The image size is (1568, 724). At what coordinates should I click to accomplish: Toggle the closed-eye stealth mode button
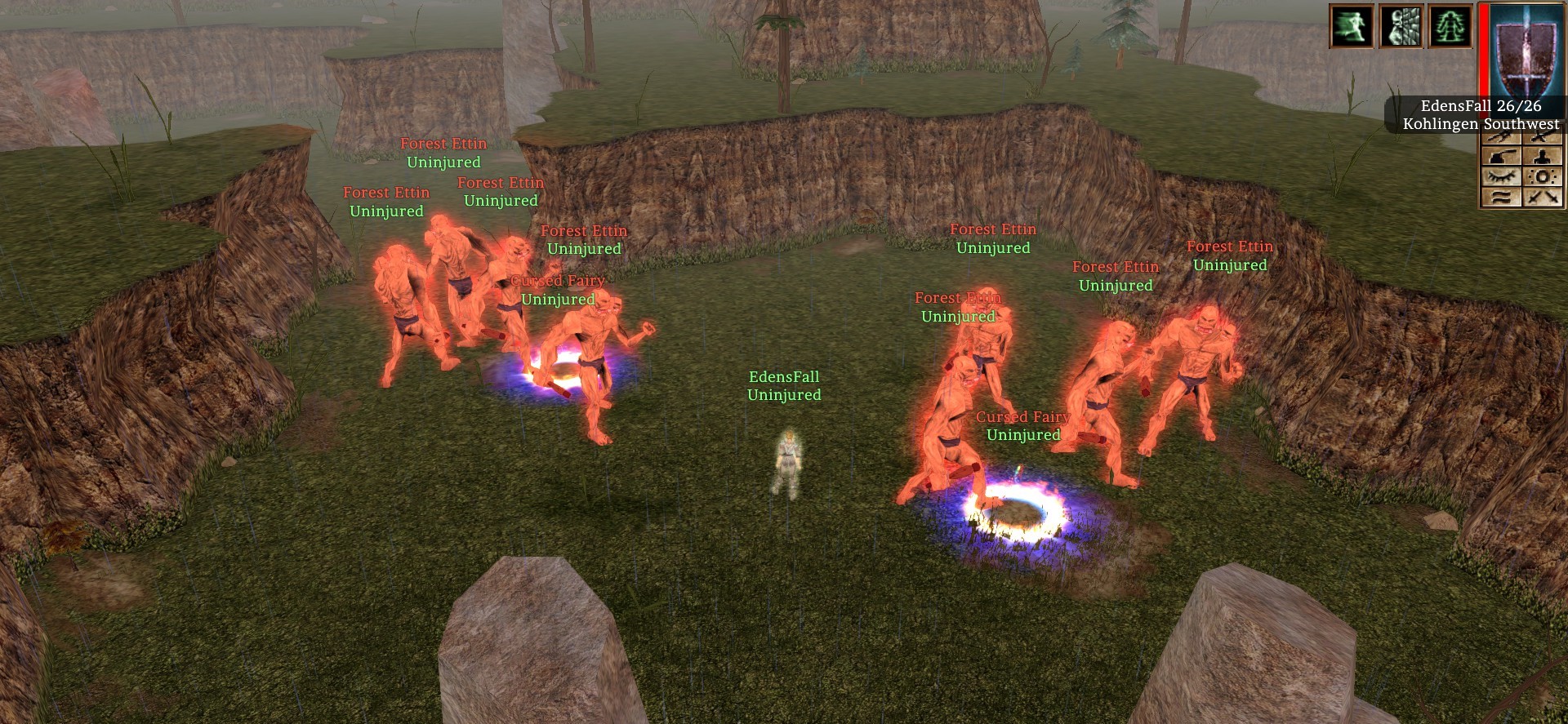coord(1502,176)
